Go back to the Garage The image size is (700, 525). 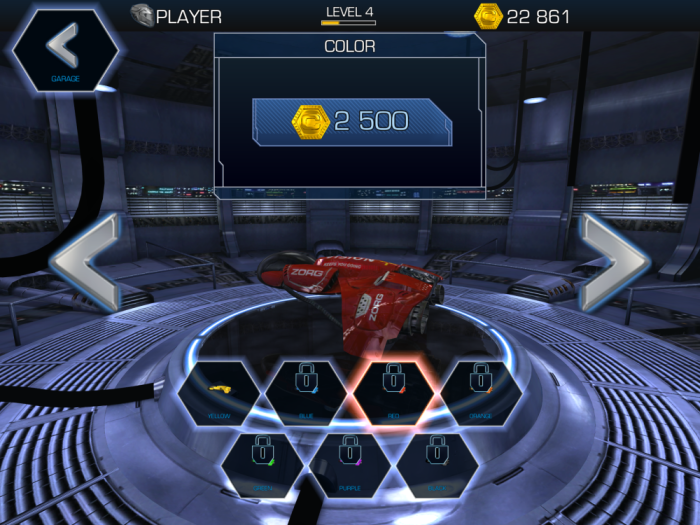tap(64, 48)
